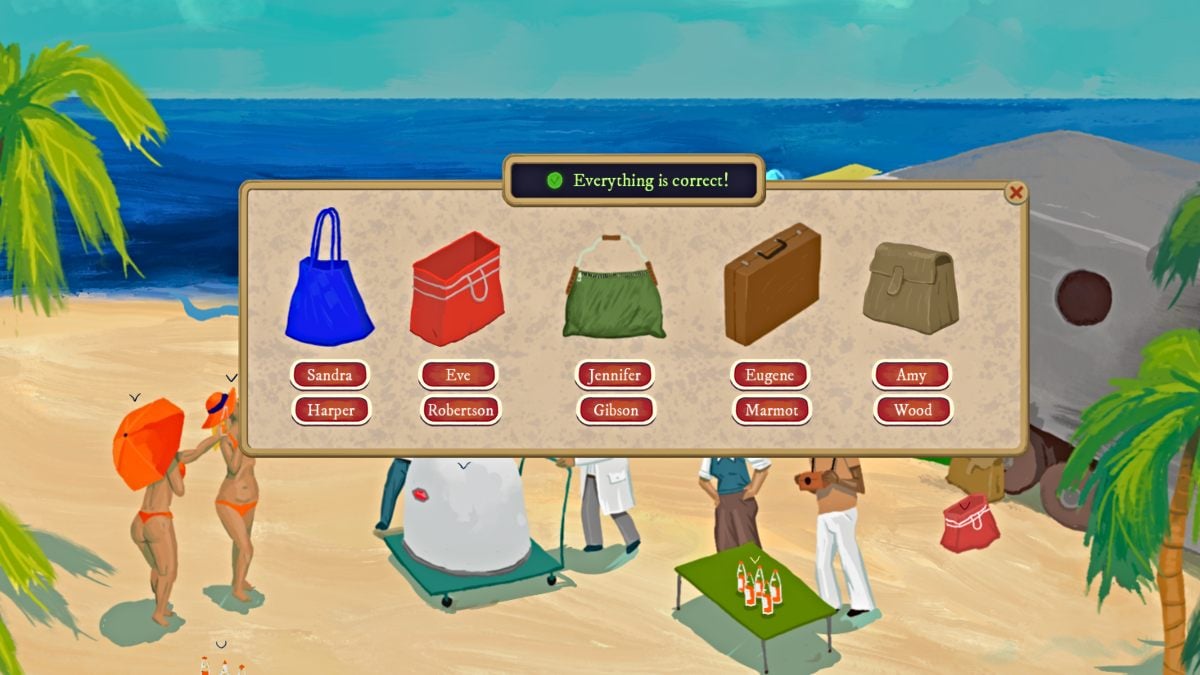The image size is (1200, 675).
Task: Choose the Gibson surname label
Action: pos(615,410)
